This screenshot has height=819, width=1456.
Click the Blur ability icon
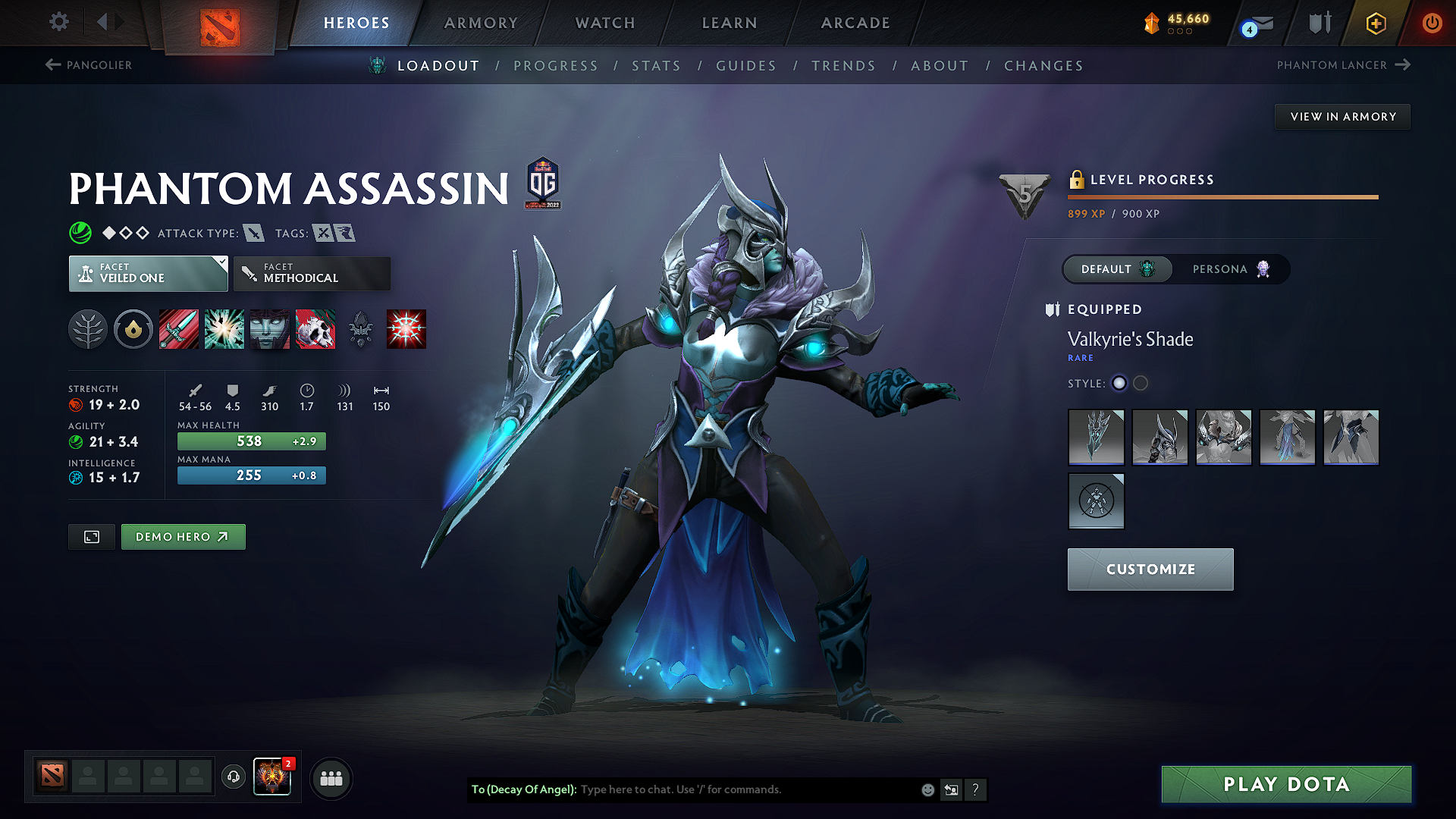(269, 329)
